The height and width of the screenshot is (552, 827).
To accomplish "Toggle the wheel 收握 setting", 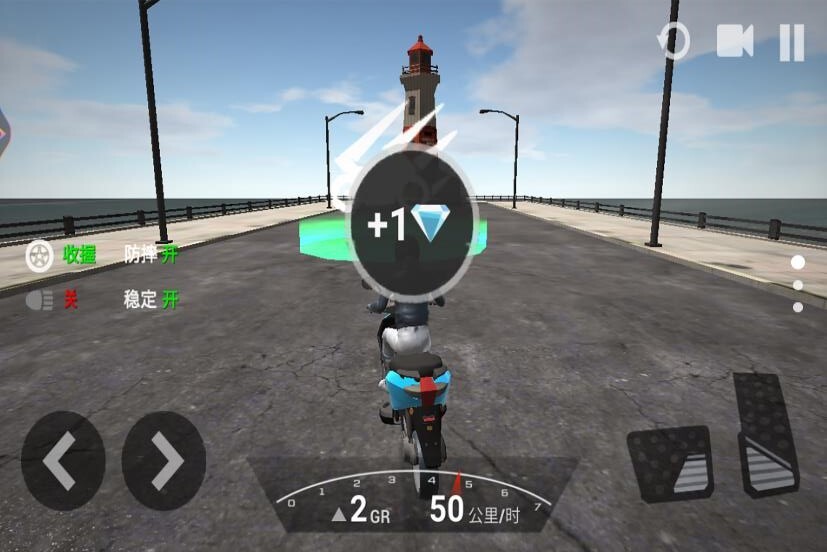I will click(62, 255).
